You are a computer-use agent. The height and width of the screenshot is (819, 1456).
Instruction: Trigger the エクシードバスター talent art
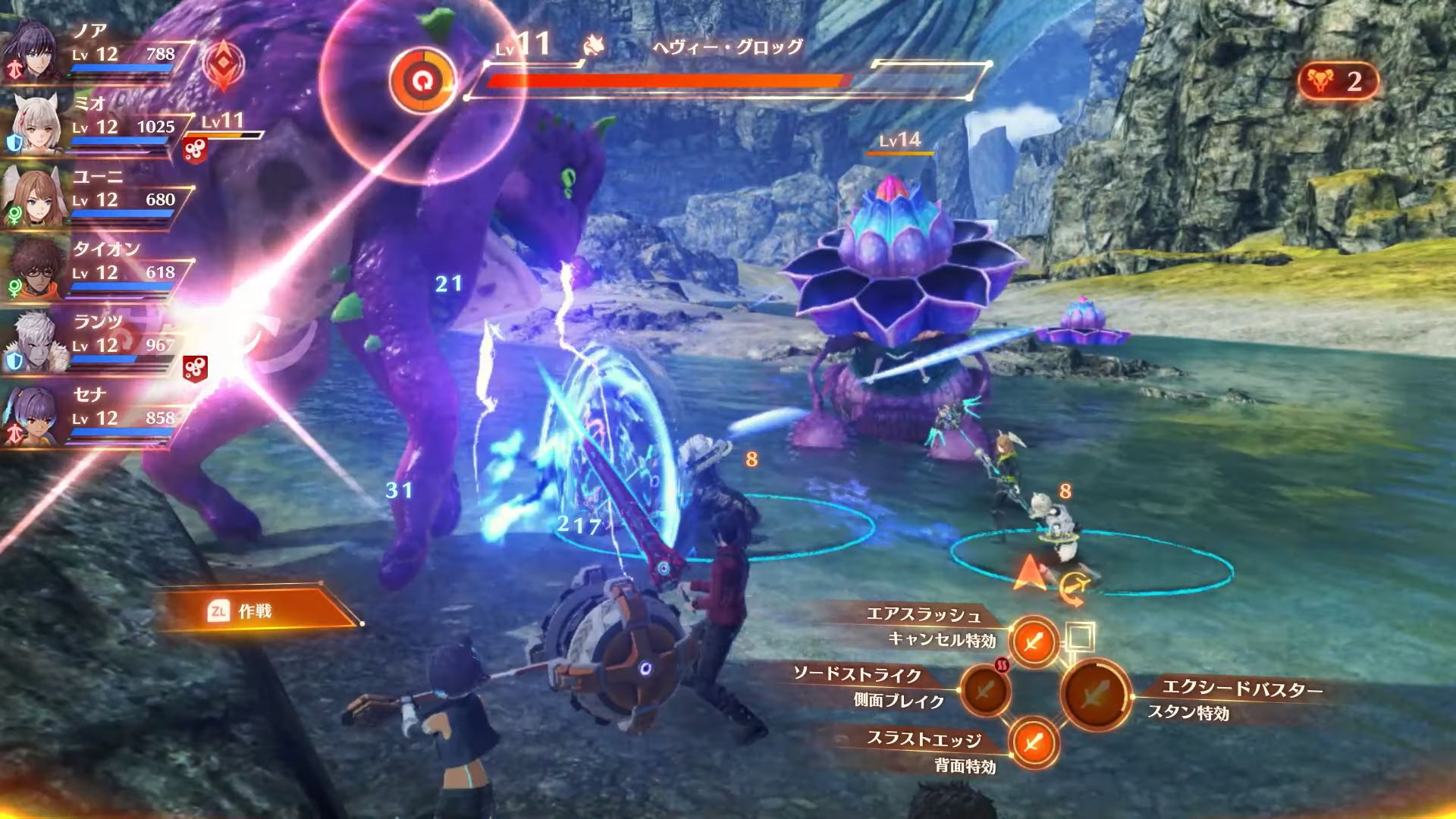click(1096, 693)
